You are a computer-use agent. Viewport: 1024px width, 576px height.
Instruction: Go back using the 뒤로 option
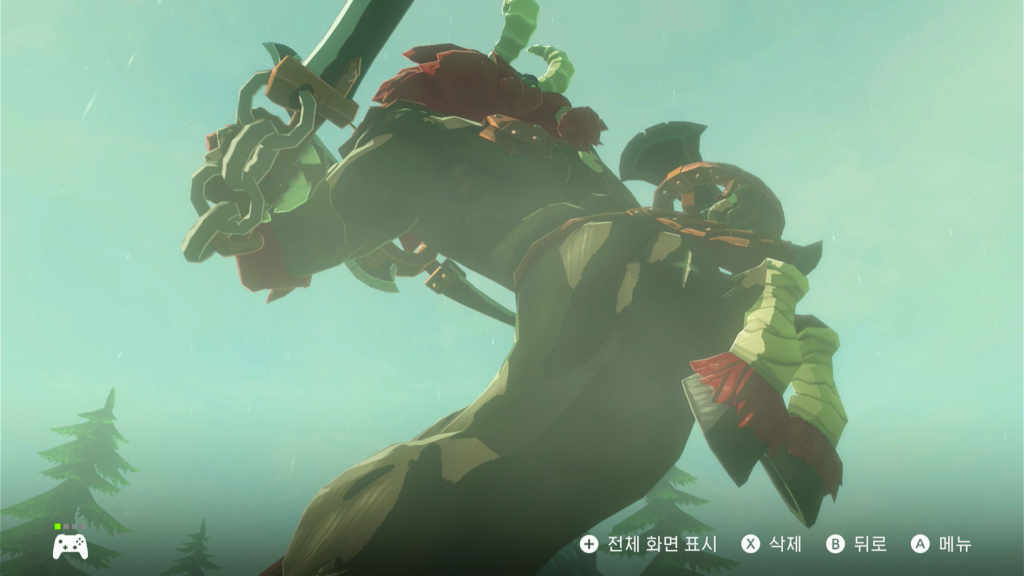click(x=857, y=544)
